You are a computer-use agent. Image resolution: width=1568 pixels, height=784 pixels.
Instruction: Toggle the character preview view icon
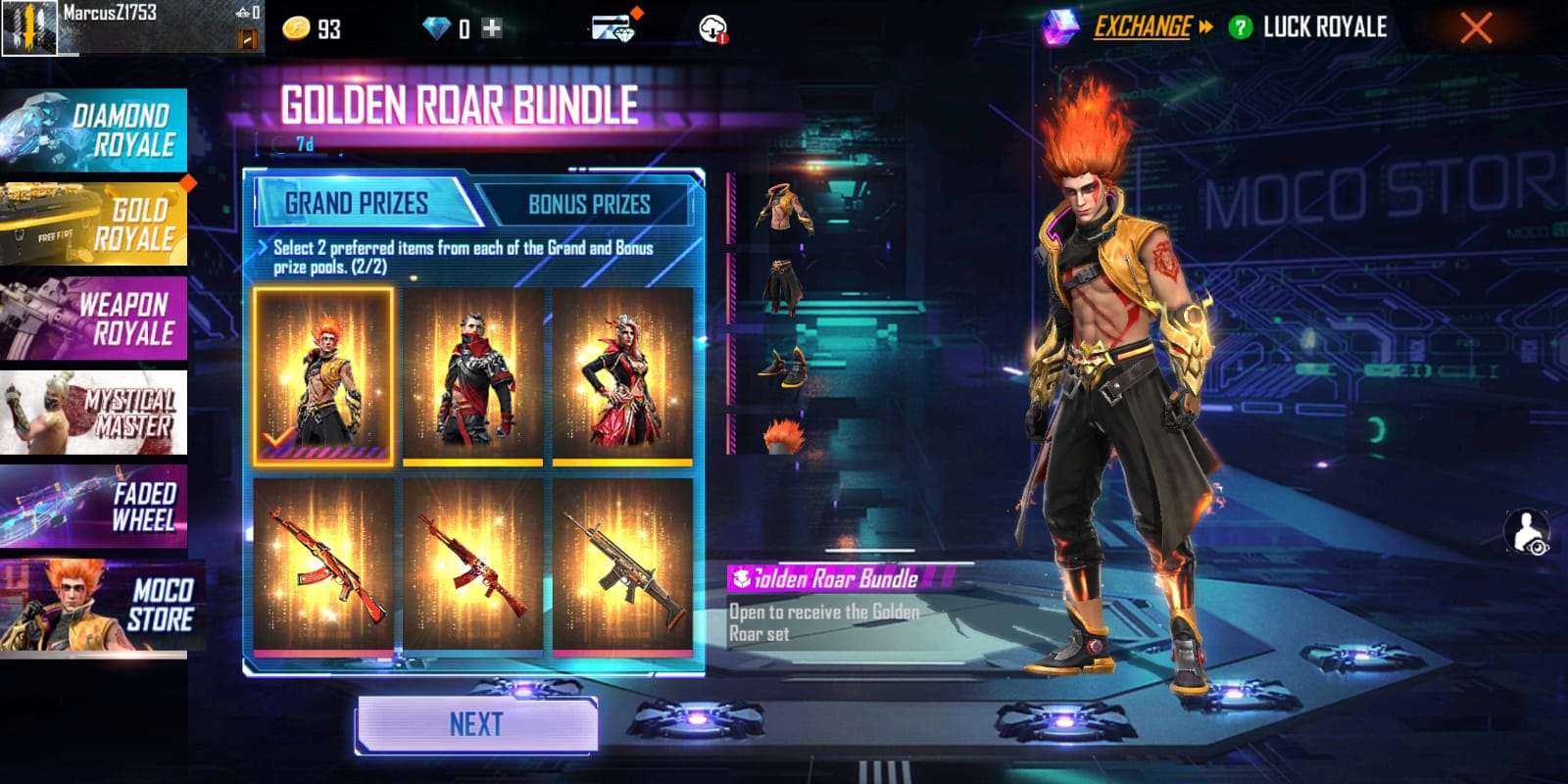(x=1527, y=533)
